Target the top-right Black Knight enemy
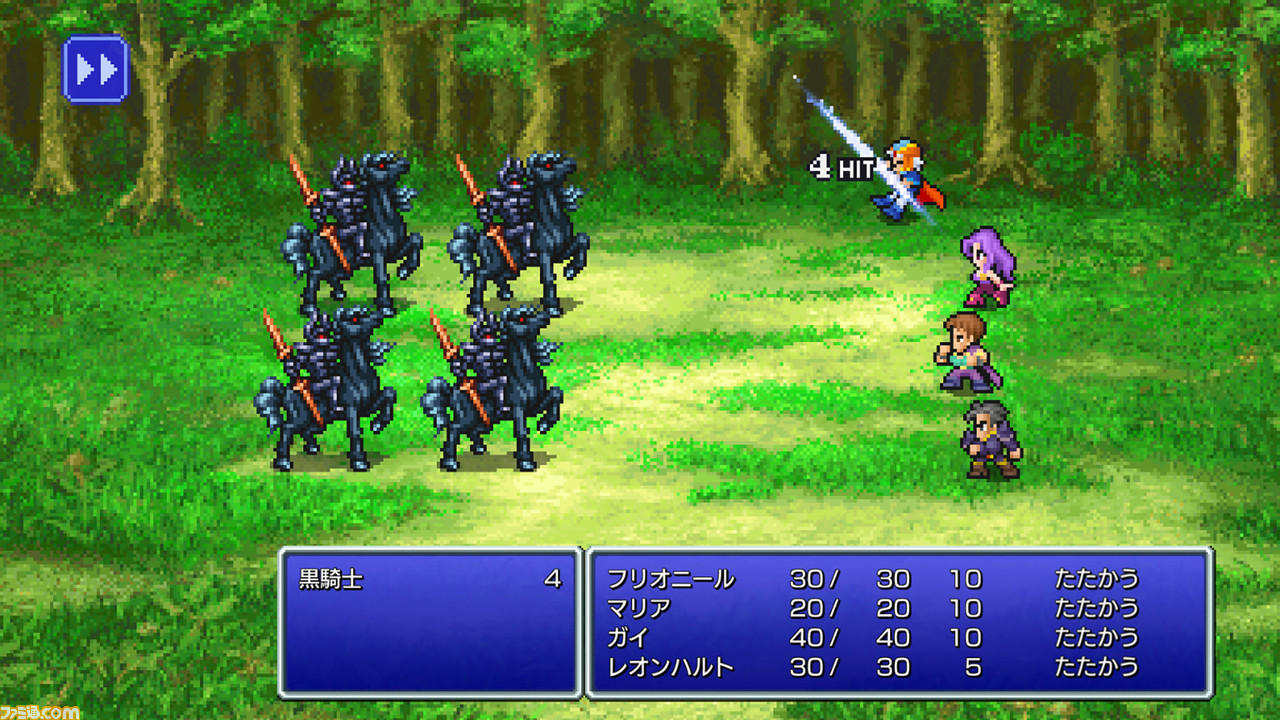 click(520, 230)
